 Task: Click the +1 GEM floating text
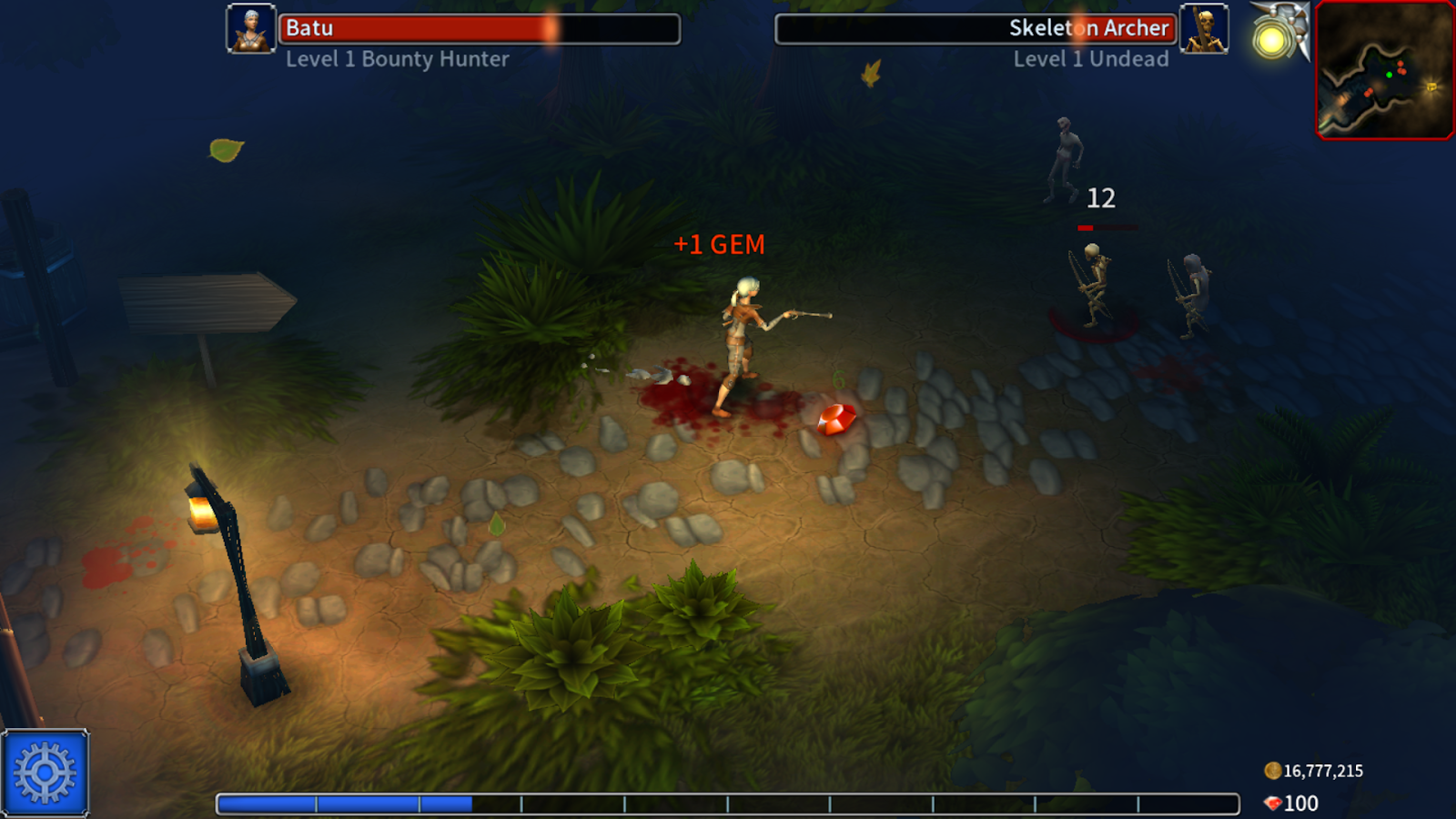point(719,244)
